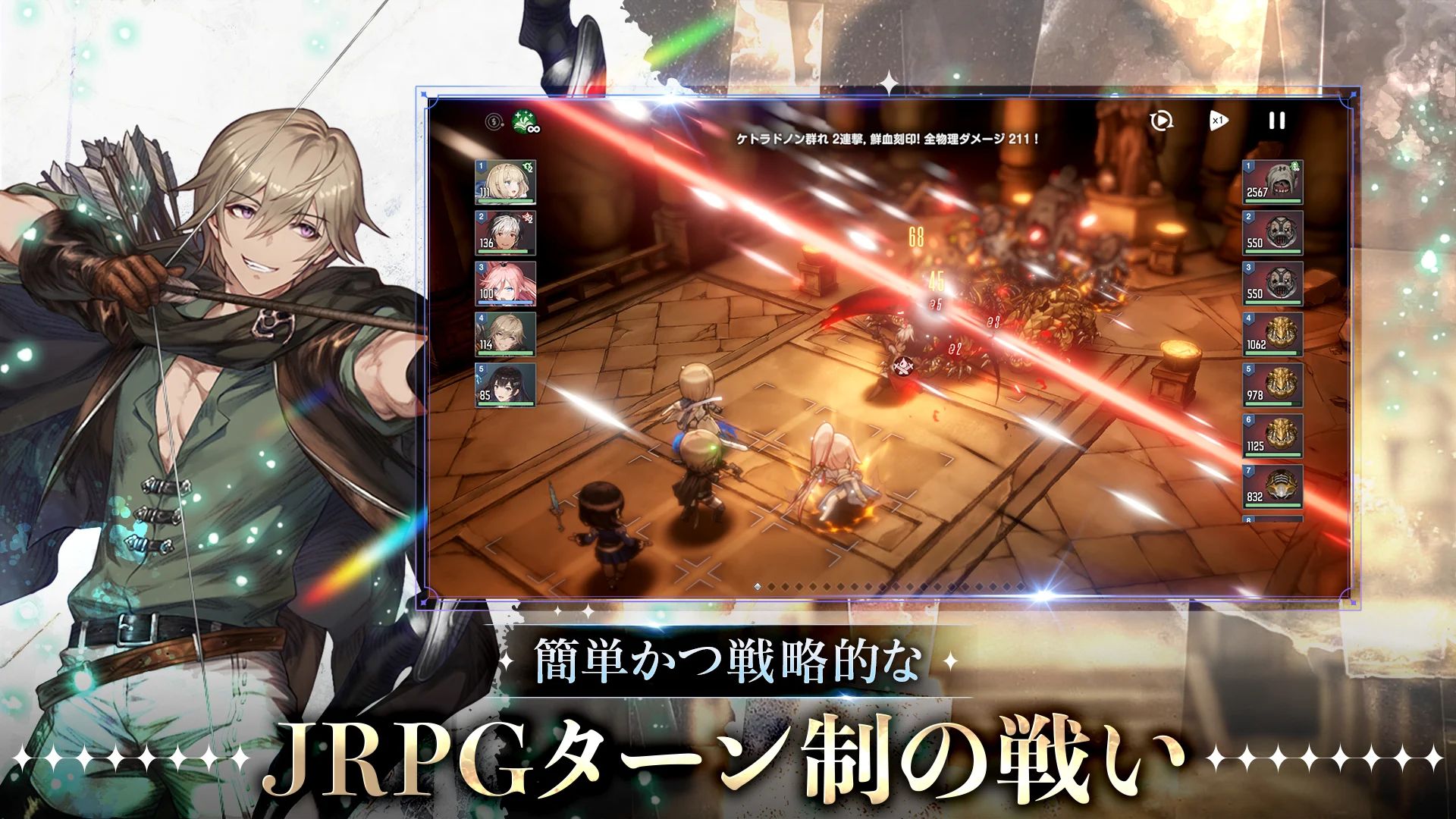Viewport: 1456px width, 819px height.
Task: Choose the black-haired ally portrait with 85
Action: pos(505,385)
